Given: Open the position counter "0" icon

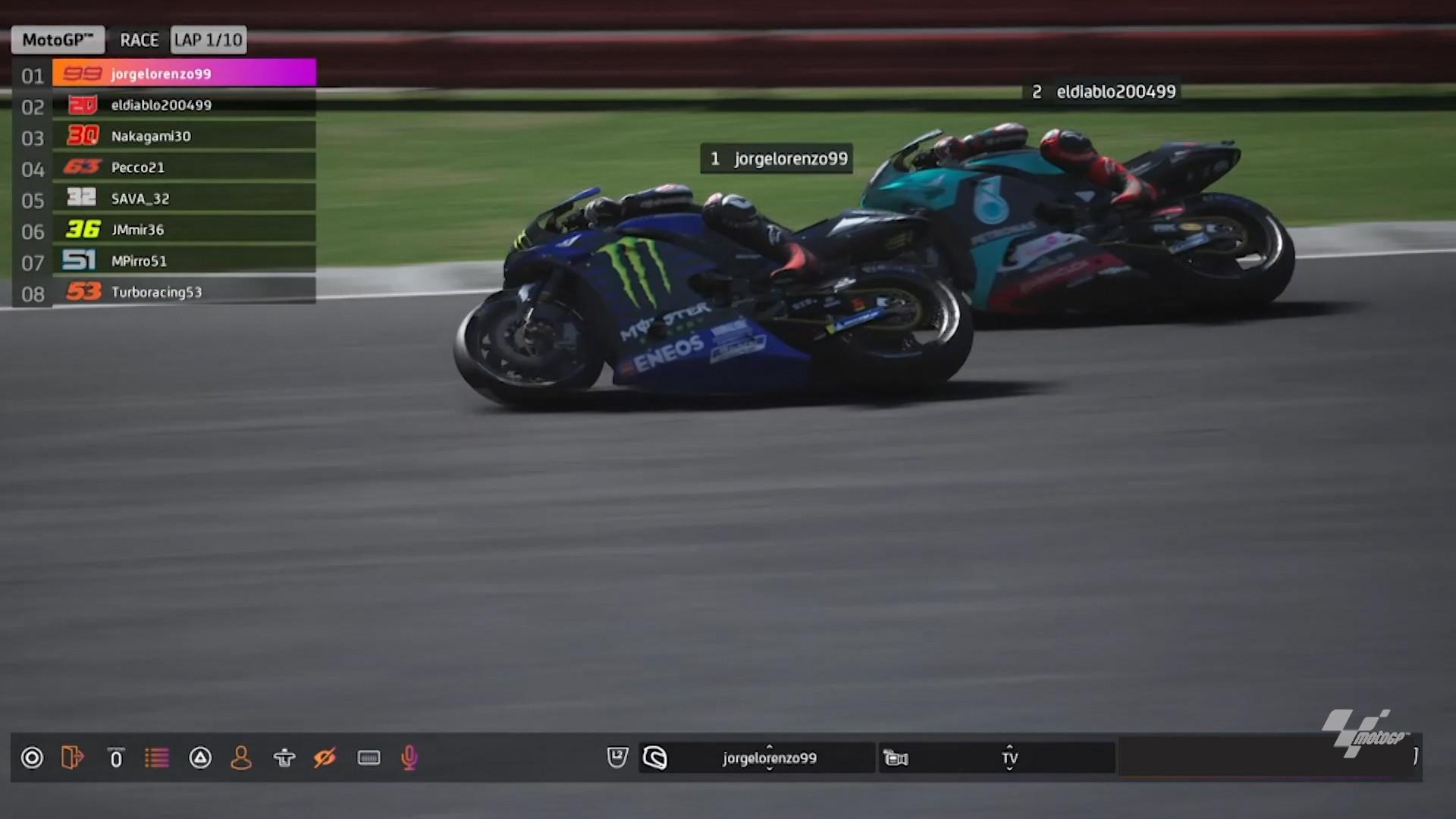Looking at the screenshot, I should [x=115, y=757].
